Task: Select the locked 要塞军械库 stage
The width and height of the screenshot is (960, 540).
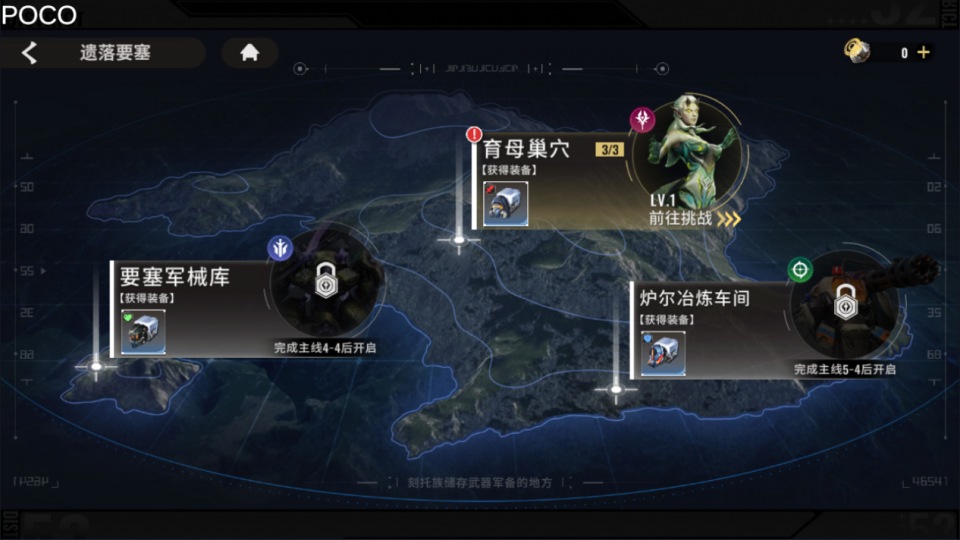Action: [175, 276]
